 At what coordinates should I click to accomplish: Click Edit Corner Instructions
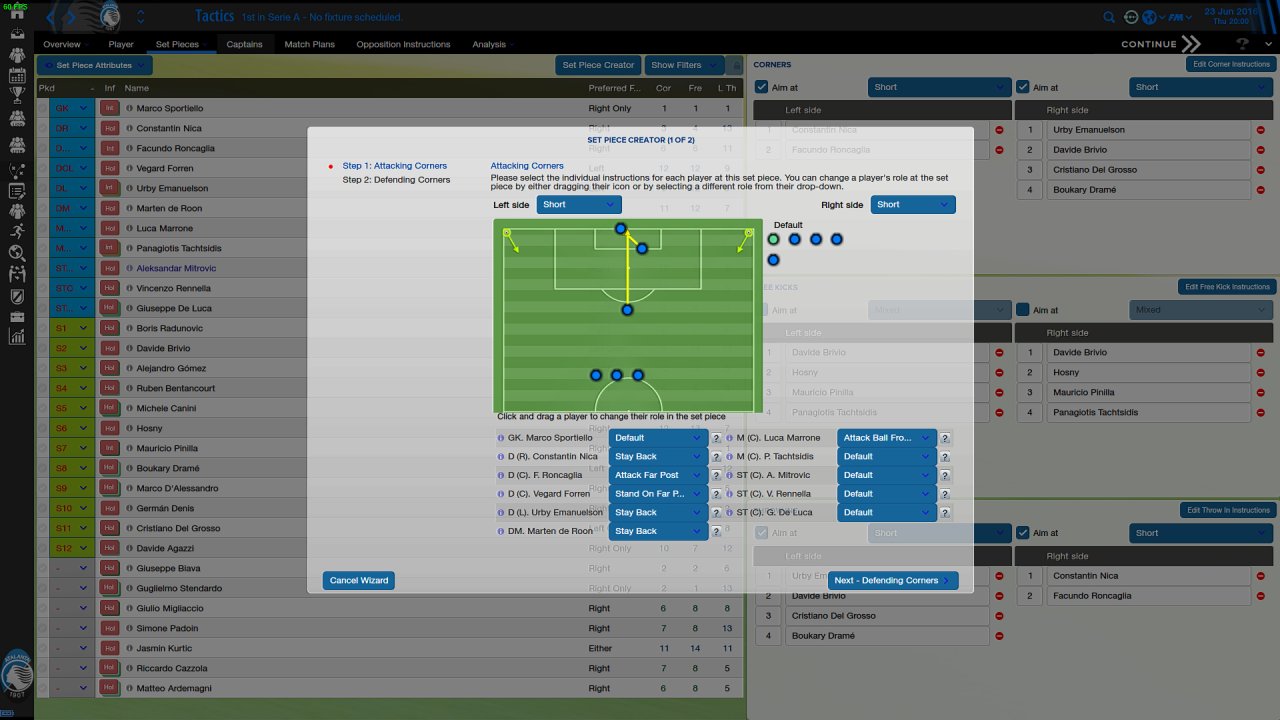tap(1230, 64)
